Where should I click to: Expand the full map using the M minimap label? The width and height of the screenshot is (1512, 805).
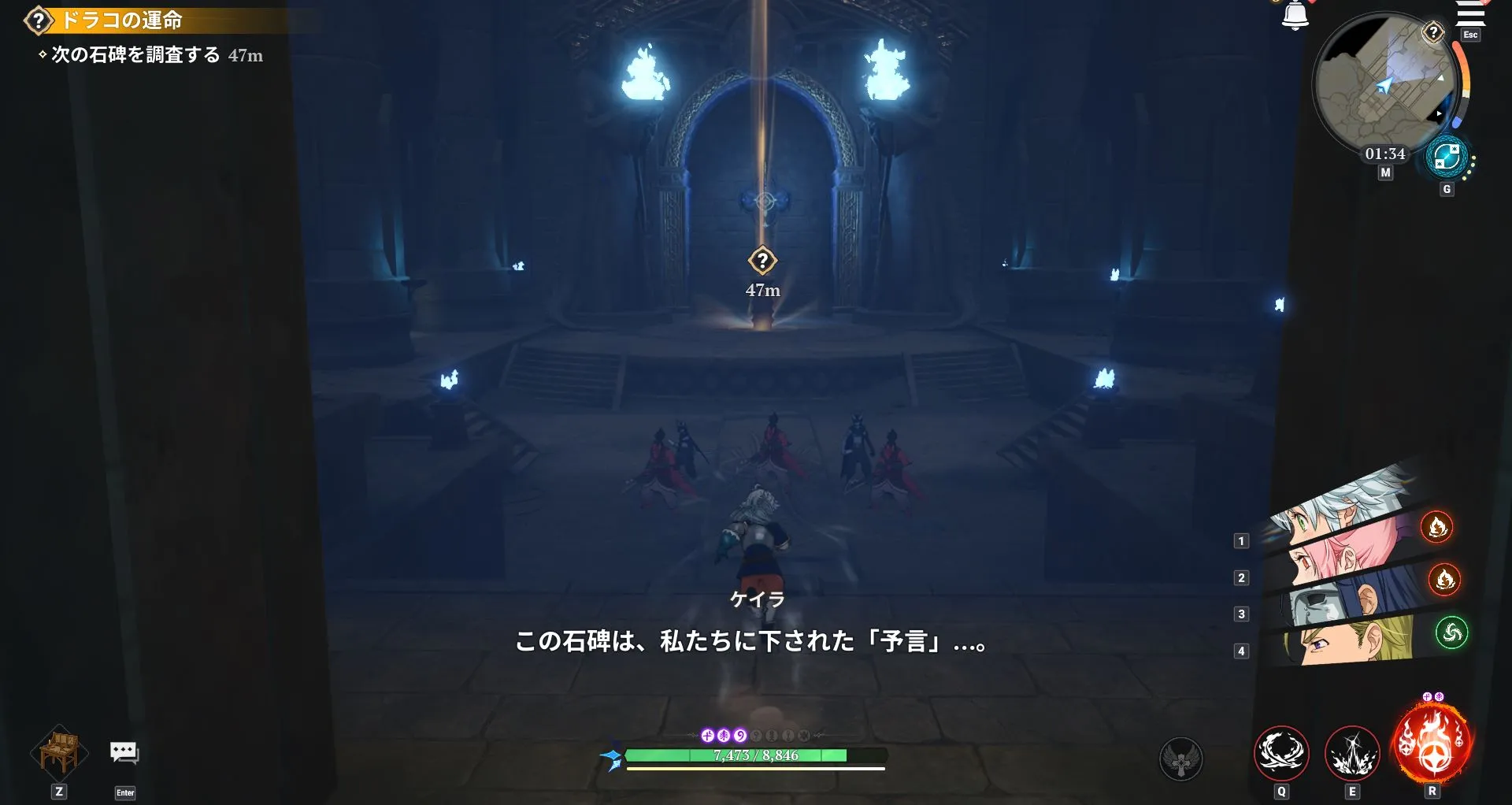point(1385,172)
